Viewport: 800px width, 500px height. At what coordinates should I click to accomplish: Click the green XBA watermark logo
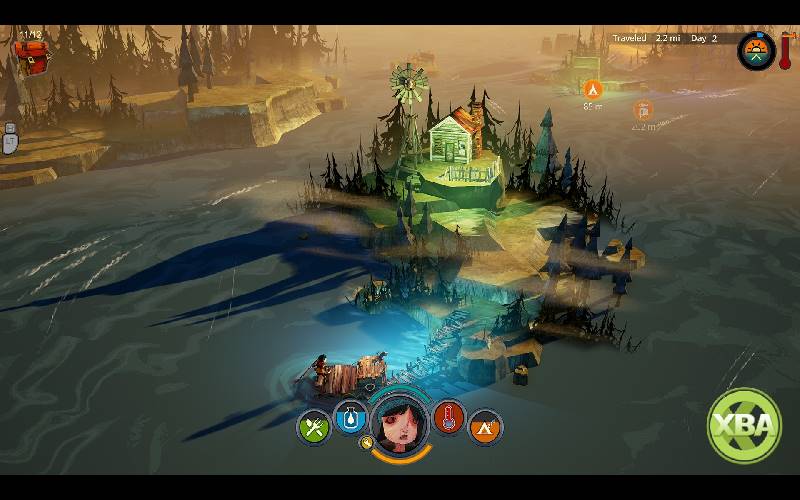click(744, 424)
